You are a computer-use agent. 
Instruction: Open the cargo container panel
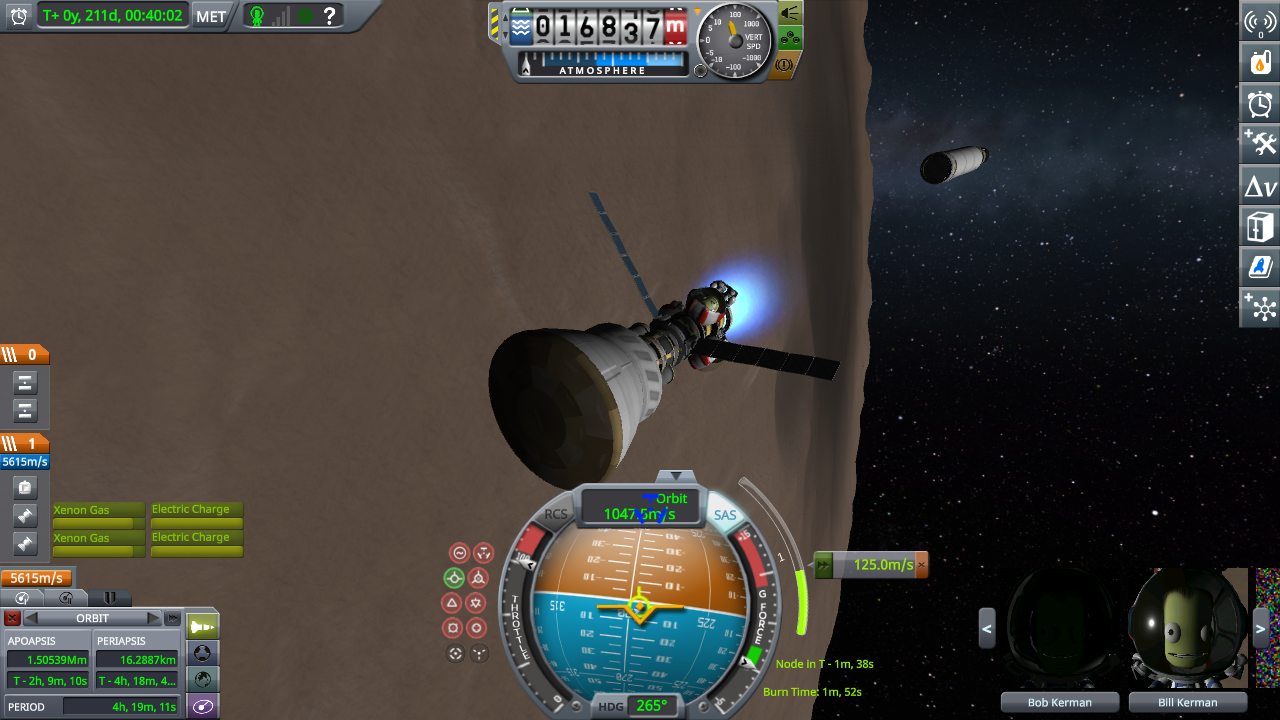(x=1260, y=227)
